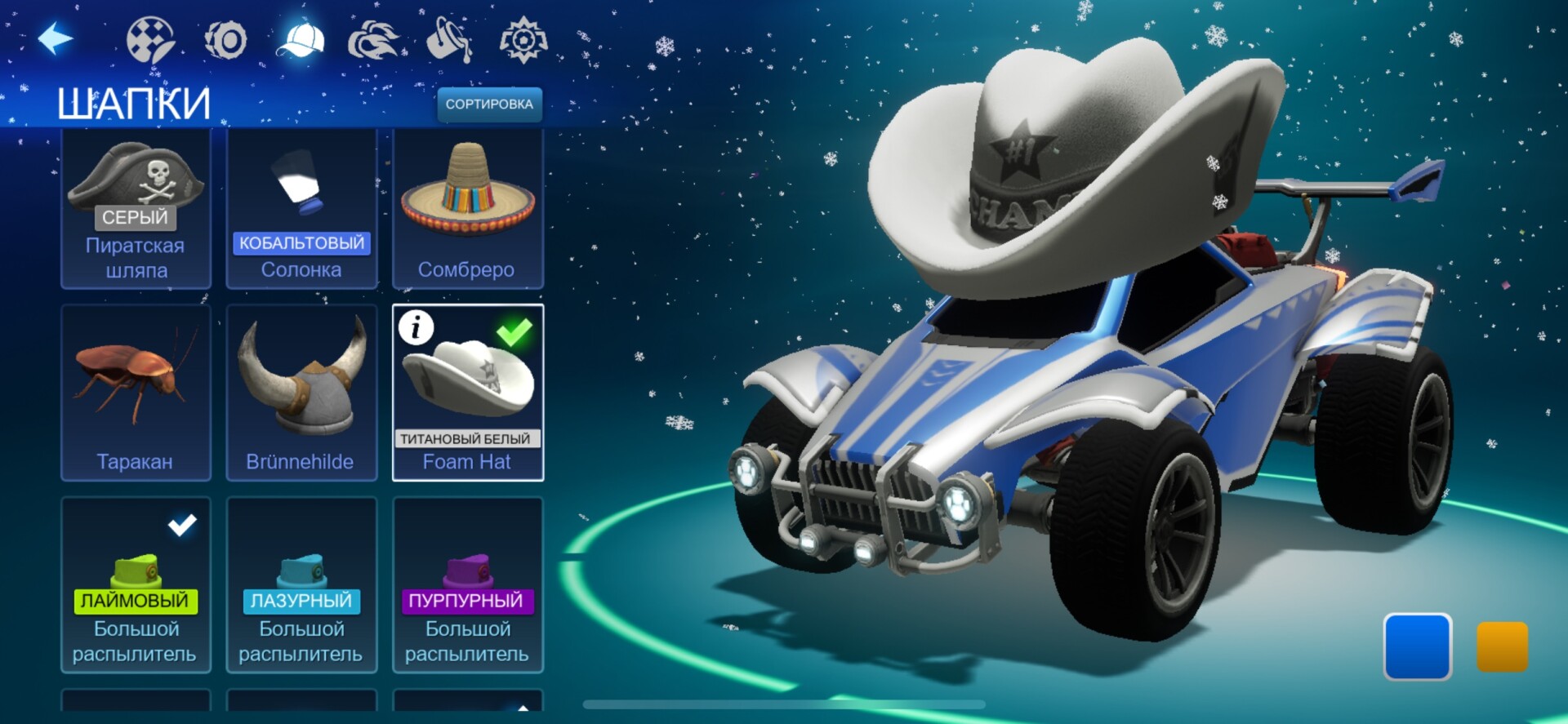Open the paint bucket category tab
The height and width of the screenshot is (724, 1568).
[449, 40]
